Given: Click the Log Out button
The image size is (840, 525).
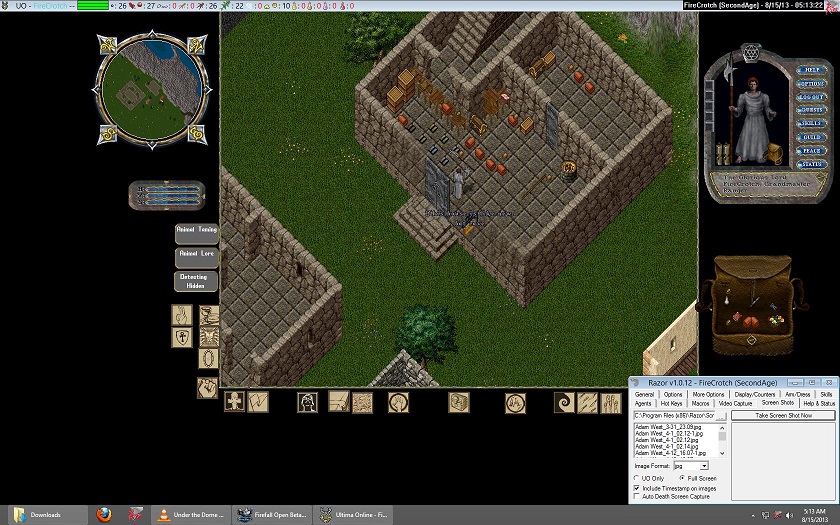Looking at the screenshot, I should click(811, 97).
